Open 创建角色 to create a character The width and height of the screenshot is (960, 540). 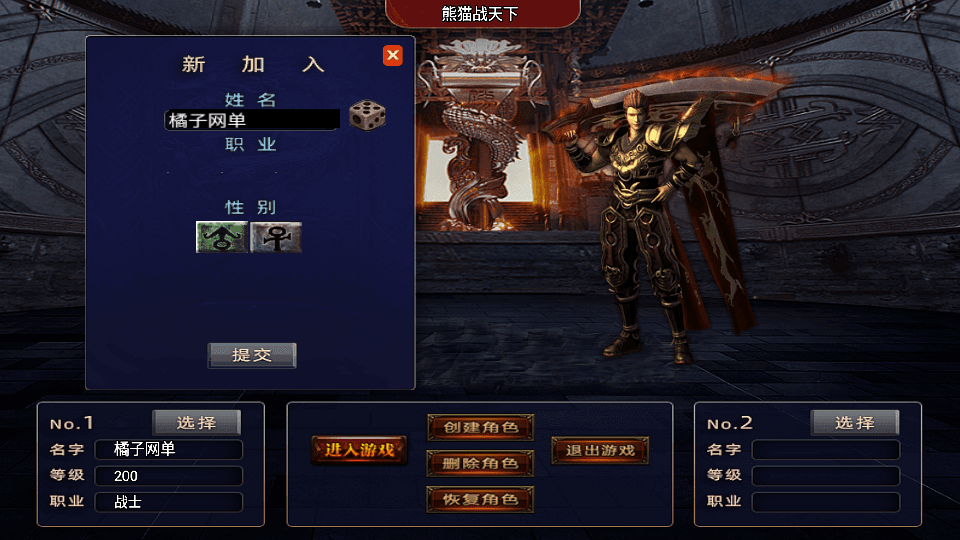pyautogui.click(x=480, y=427)
